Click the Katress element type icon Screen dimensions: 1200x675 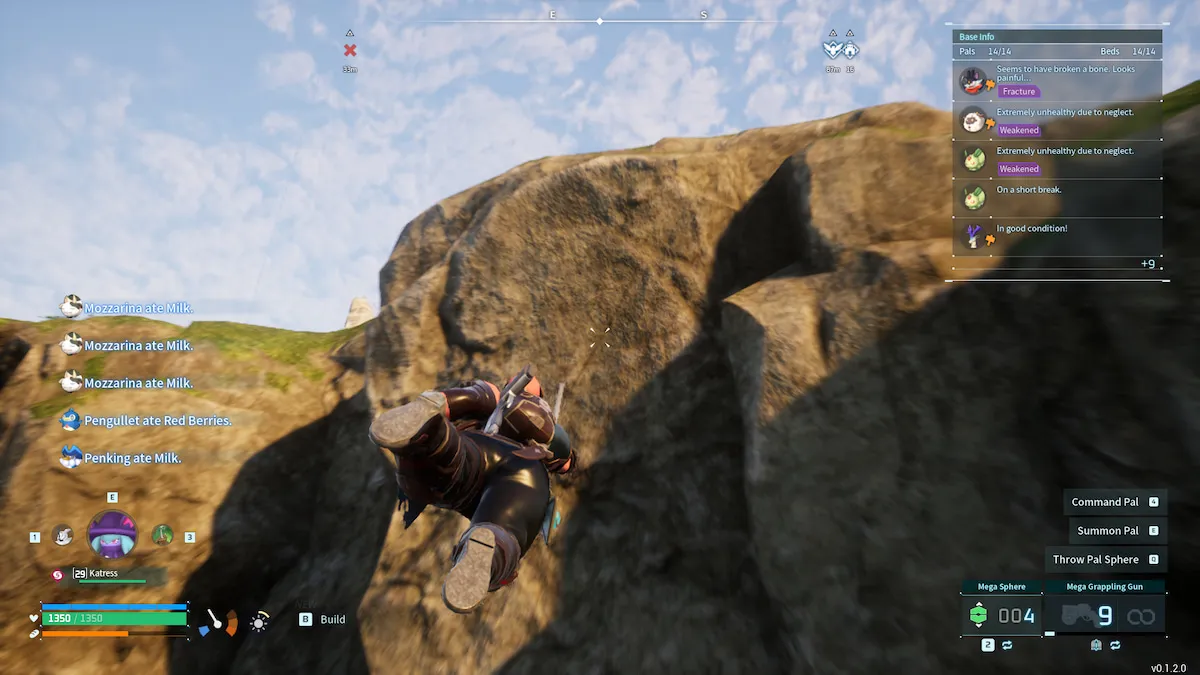click(x=58, y=574)
